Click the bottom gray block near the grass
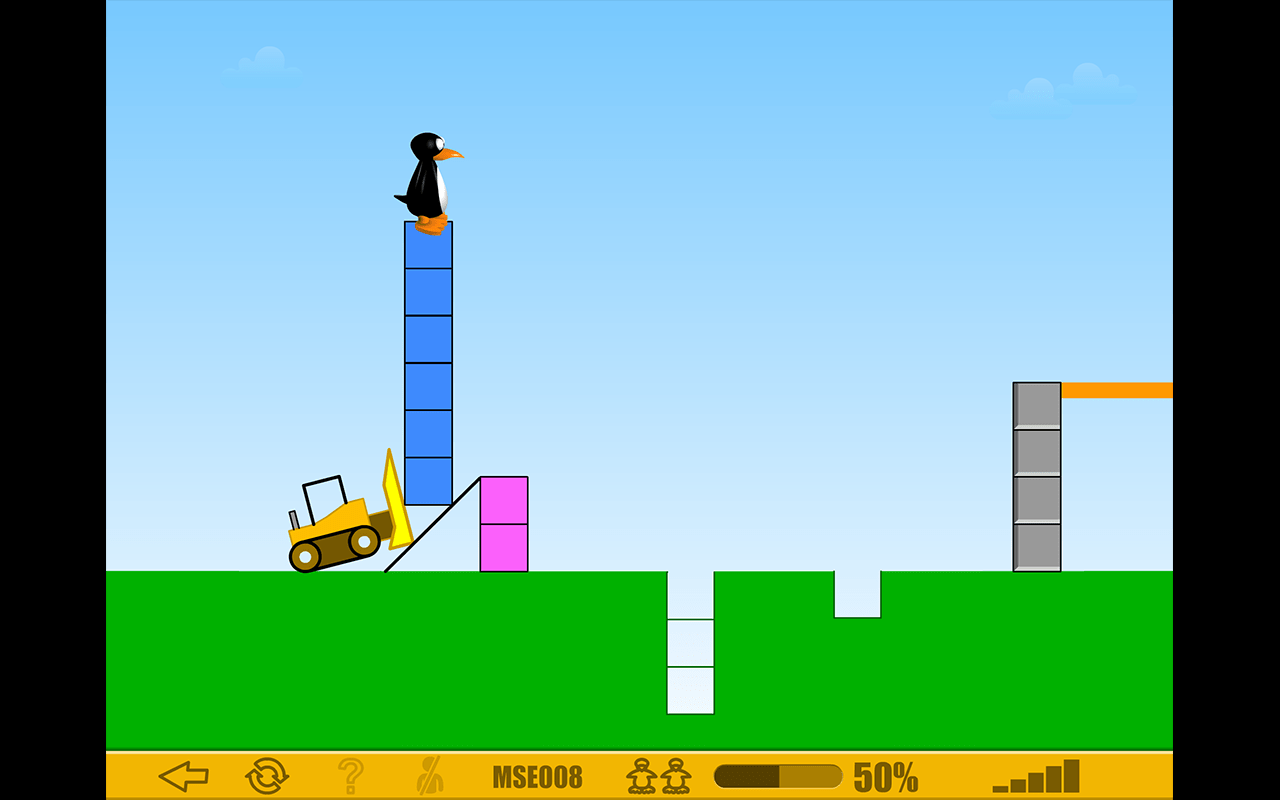1280x800 pixels. point(1036,545)
